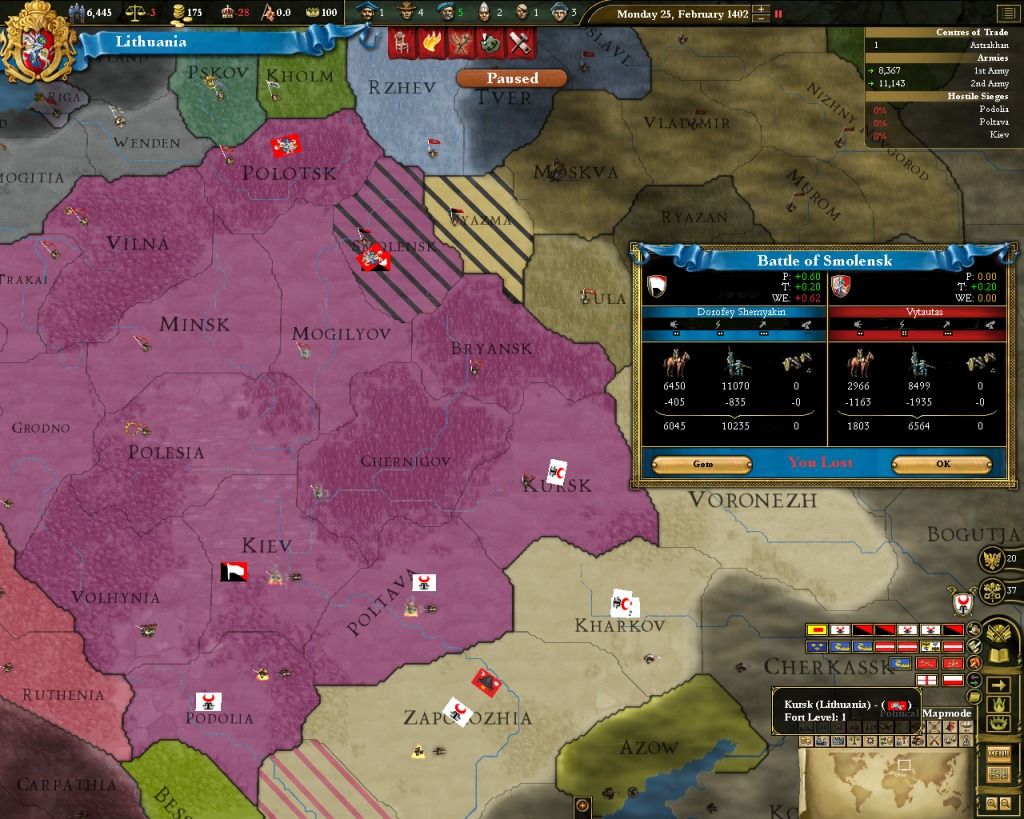Zoom out on the map
This screenshot has height=819, width=1024.
[1004, 803]
